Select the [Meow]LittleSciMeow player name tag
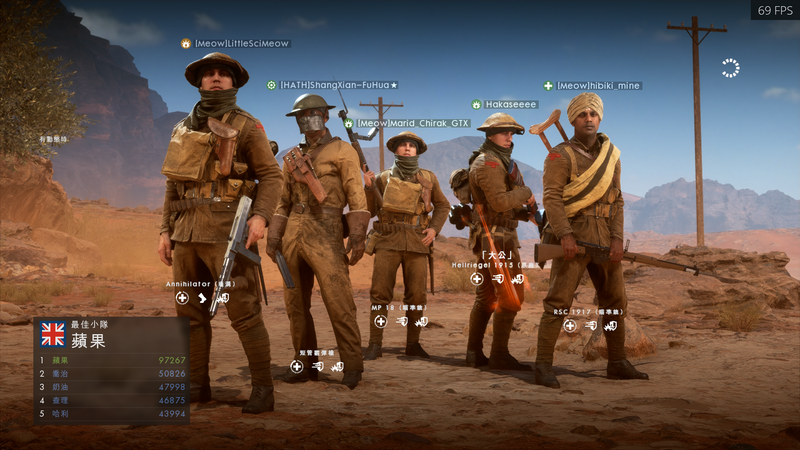The height and width of the screenshot is (450, 800). [x=240, y=44]
